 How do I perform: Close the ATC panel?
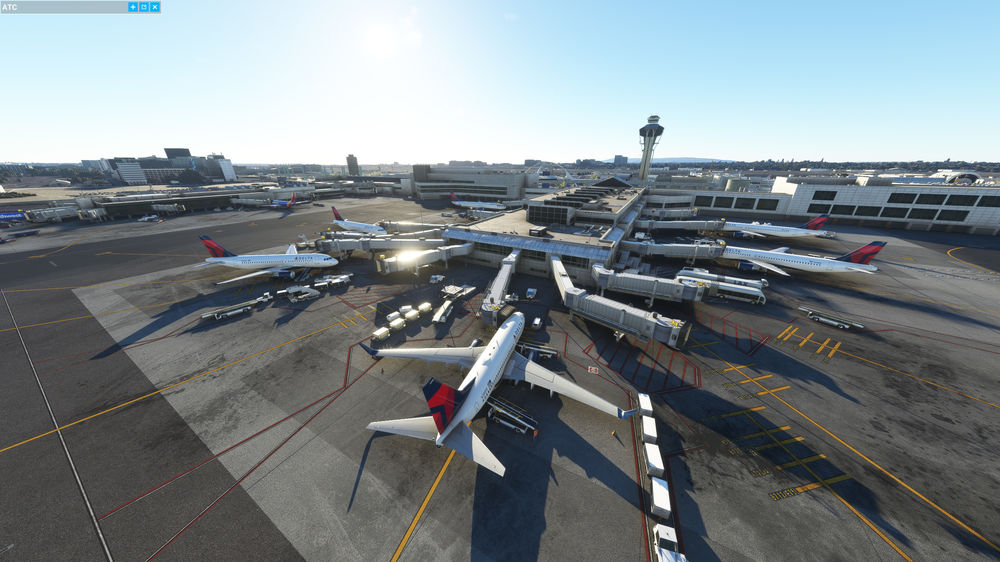154,7
